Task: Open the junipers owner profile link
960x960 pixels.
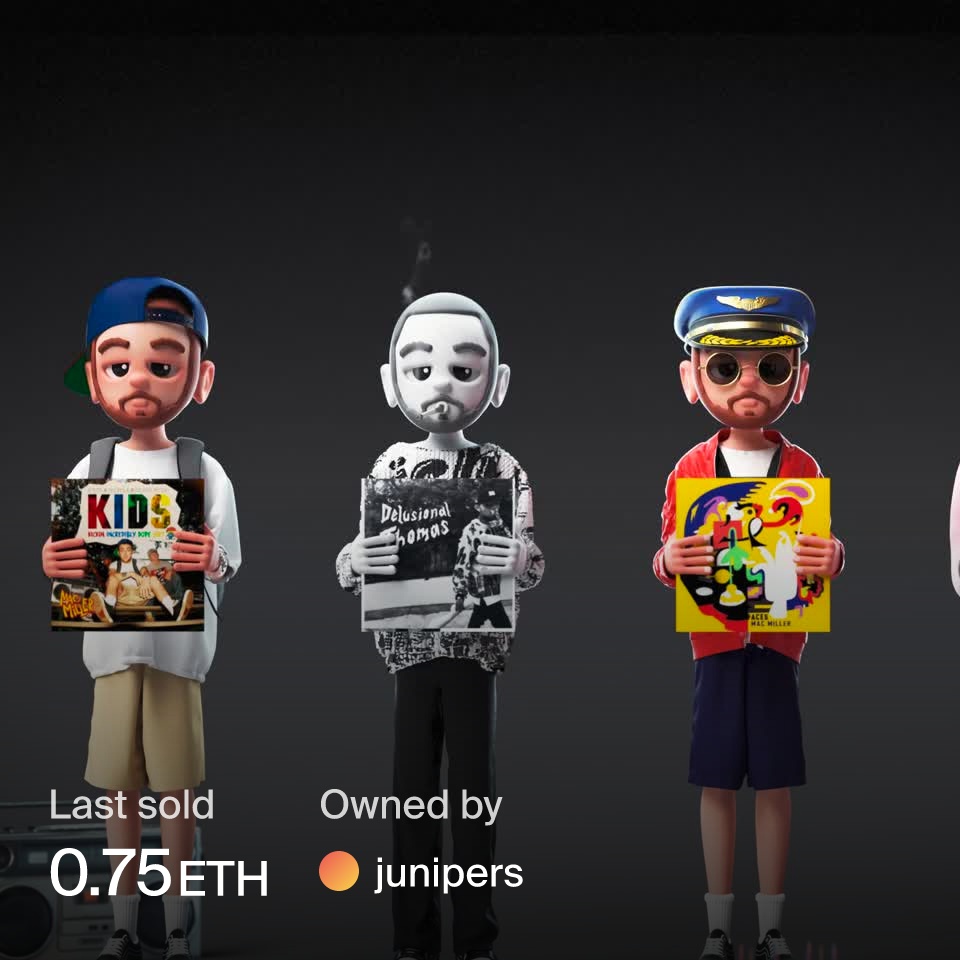Action: pyautogui.click(x=449, y=873)
